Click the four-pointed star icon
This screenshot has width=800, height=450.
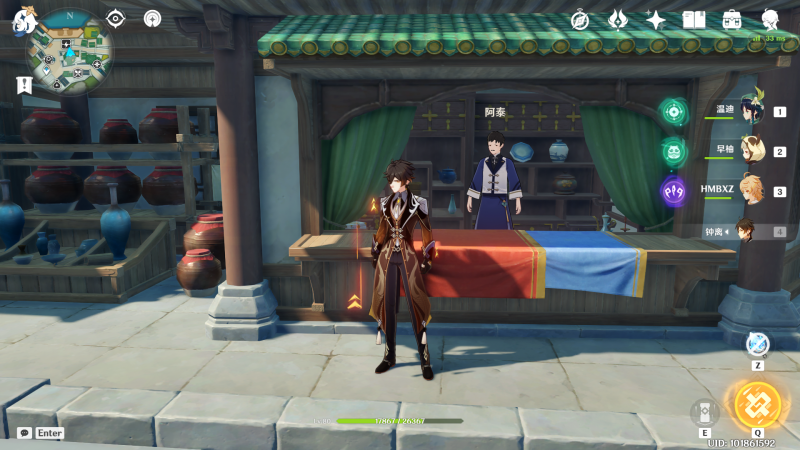click(656, 19)
